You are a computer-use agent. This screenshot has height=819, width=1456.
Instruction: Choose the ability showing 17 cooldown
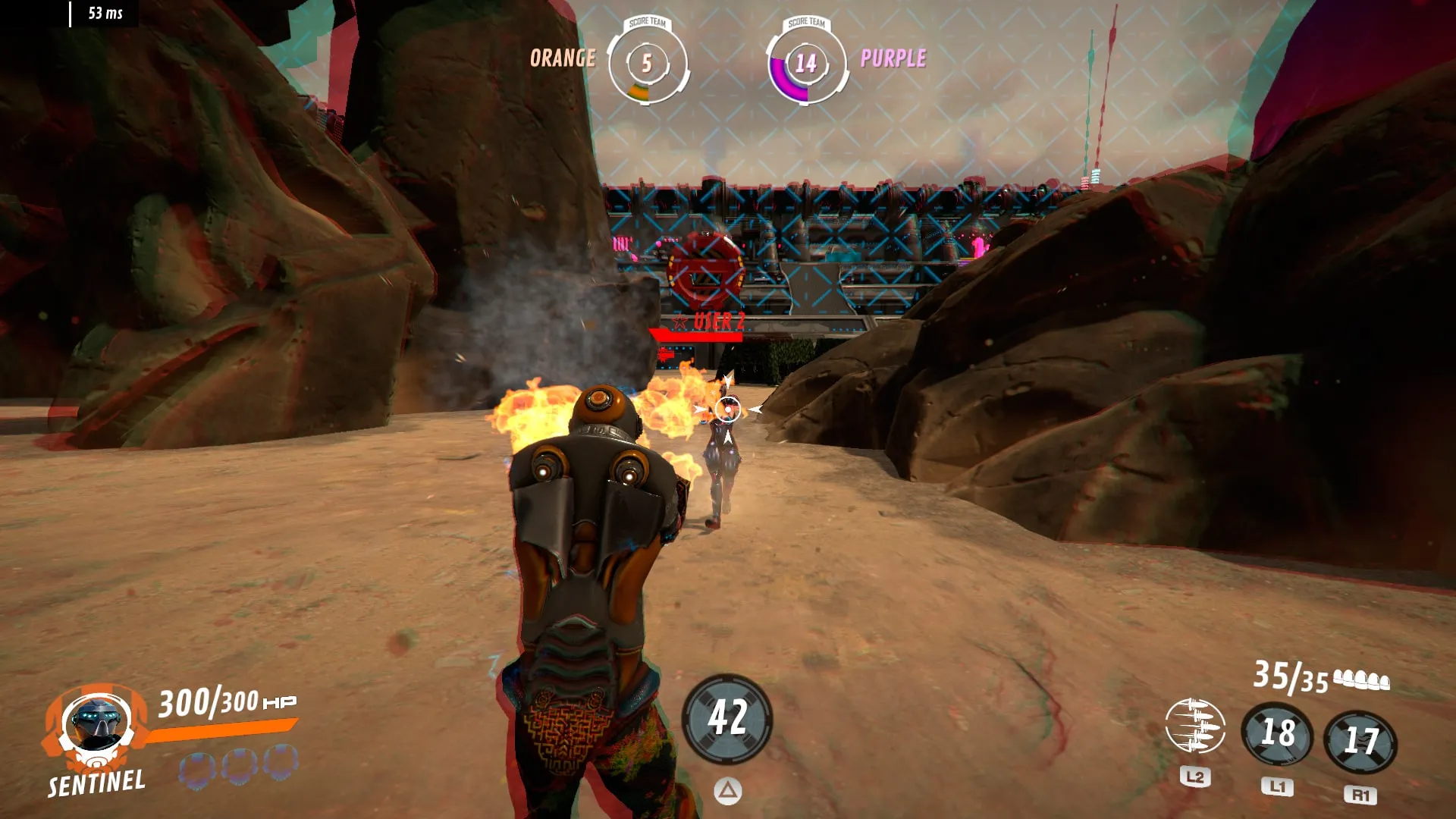coord(1360,741)
